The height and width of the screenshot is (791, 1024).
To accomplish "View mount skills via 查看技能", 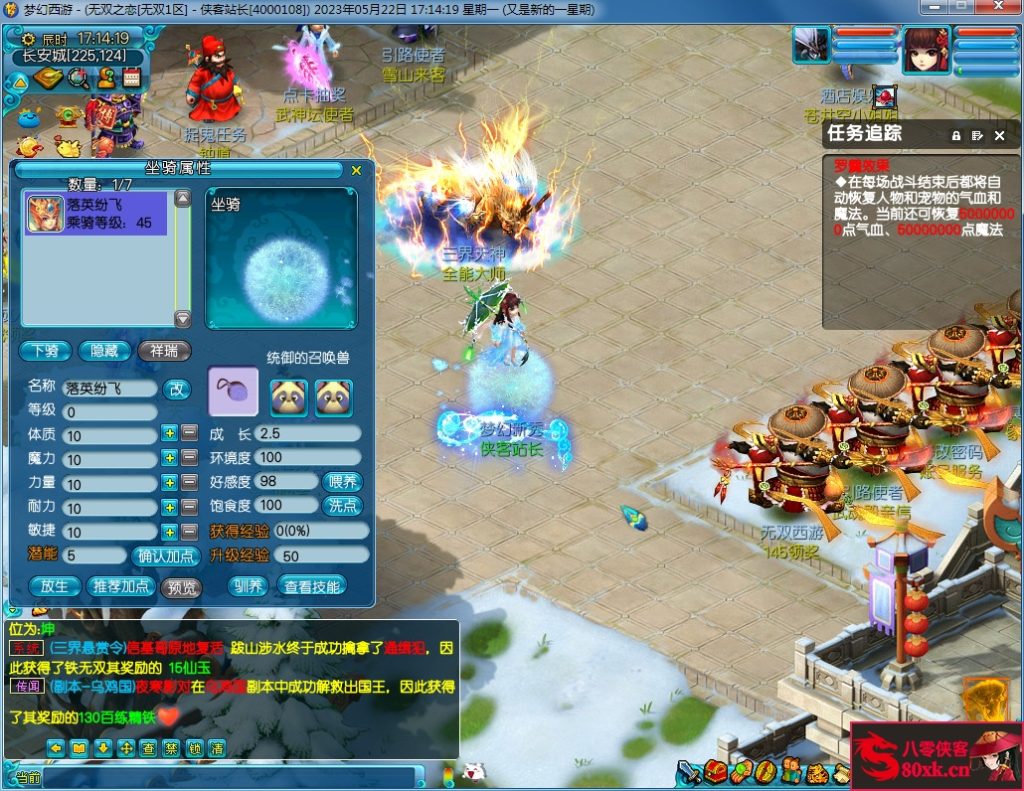I will tap(312, 586).
